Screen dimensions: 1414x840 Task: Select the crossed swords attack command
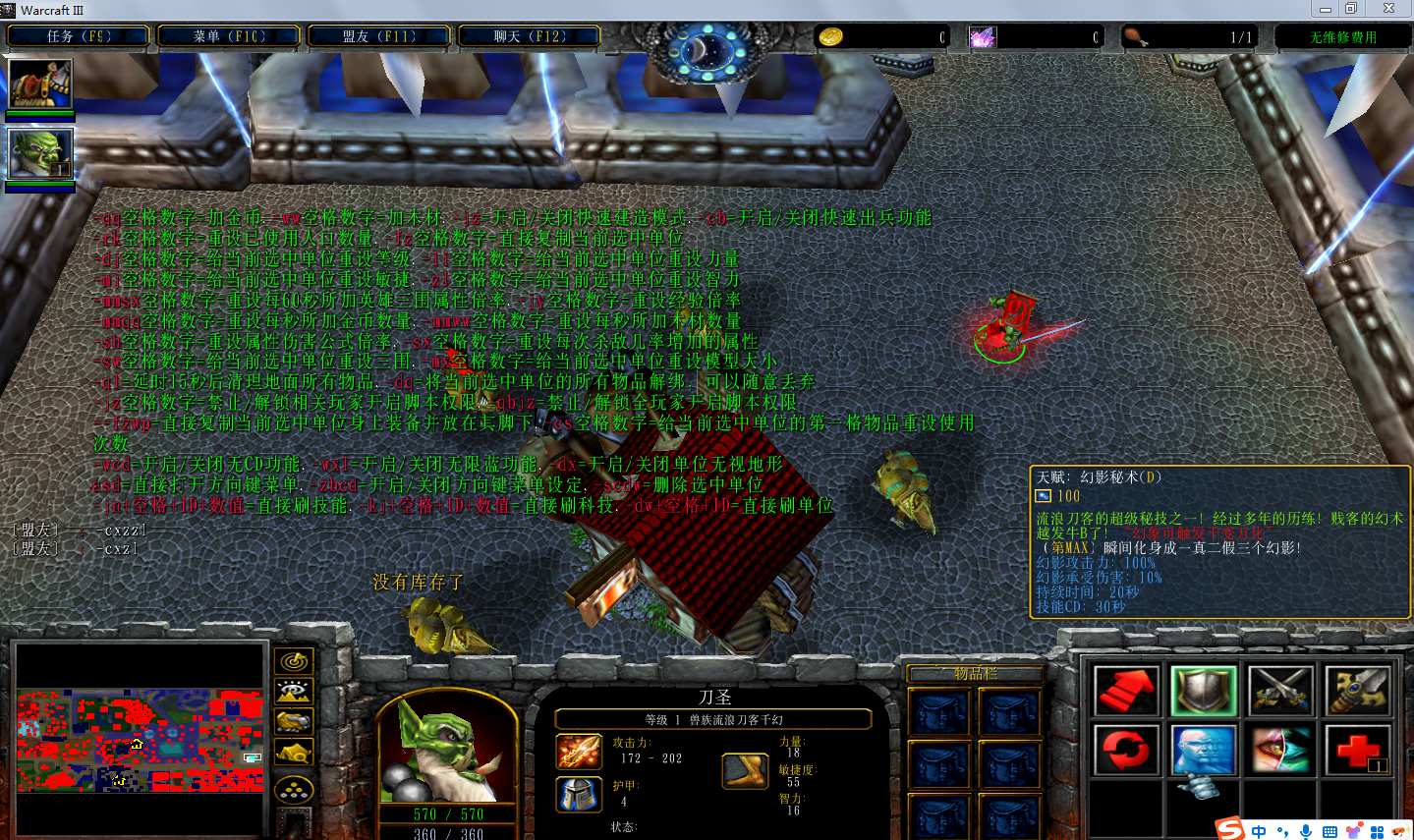1280,691
